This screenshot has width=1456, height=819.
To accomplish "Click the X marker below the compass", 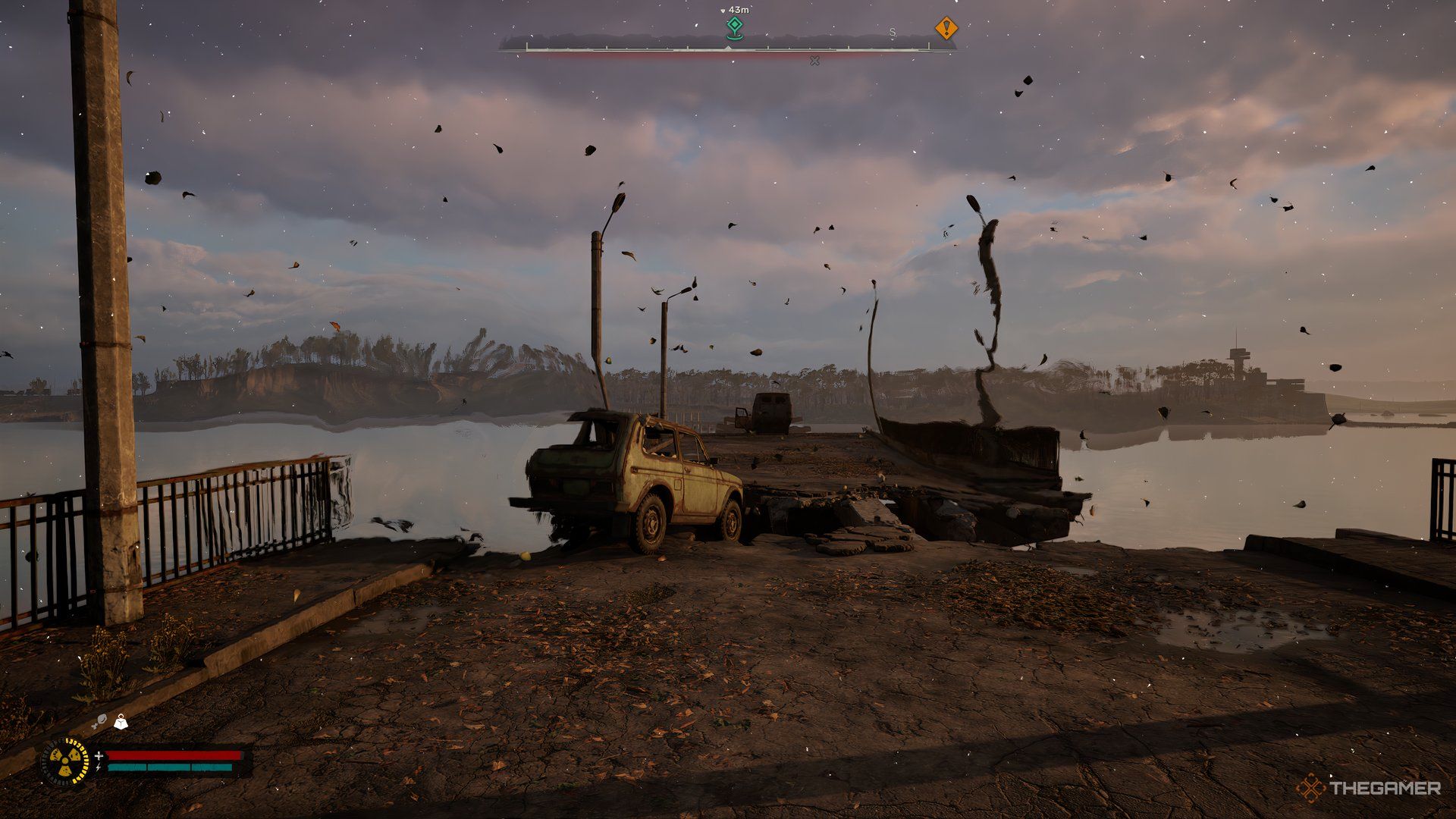I will point(814,61).
